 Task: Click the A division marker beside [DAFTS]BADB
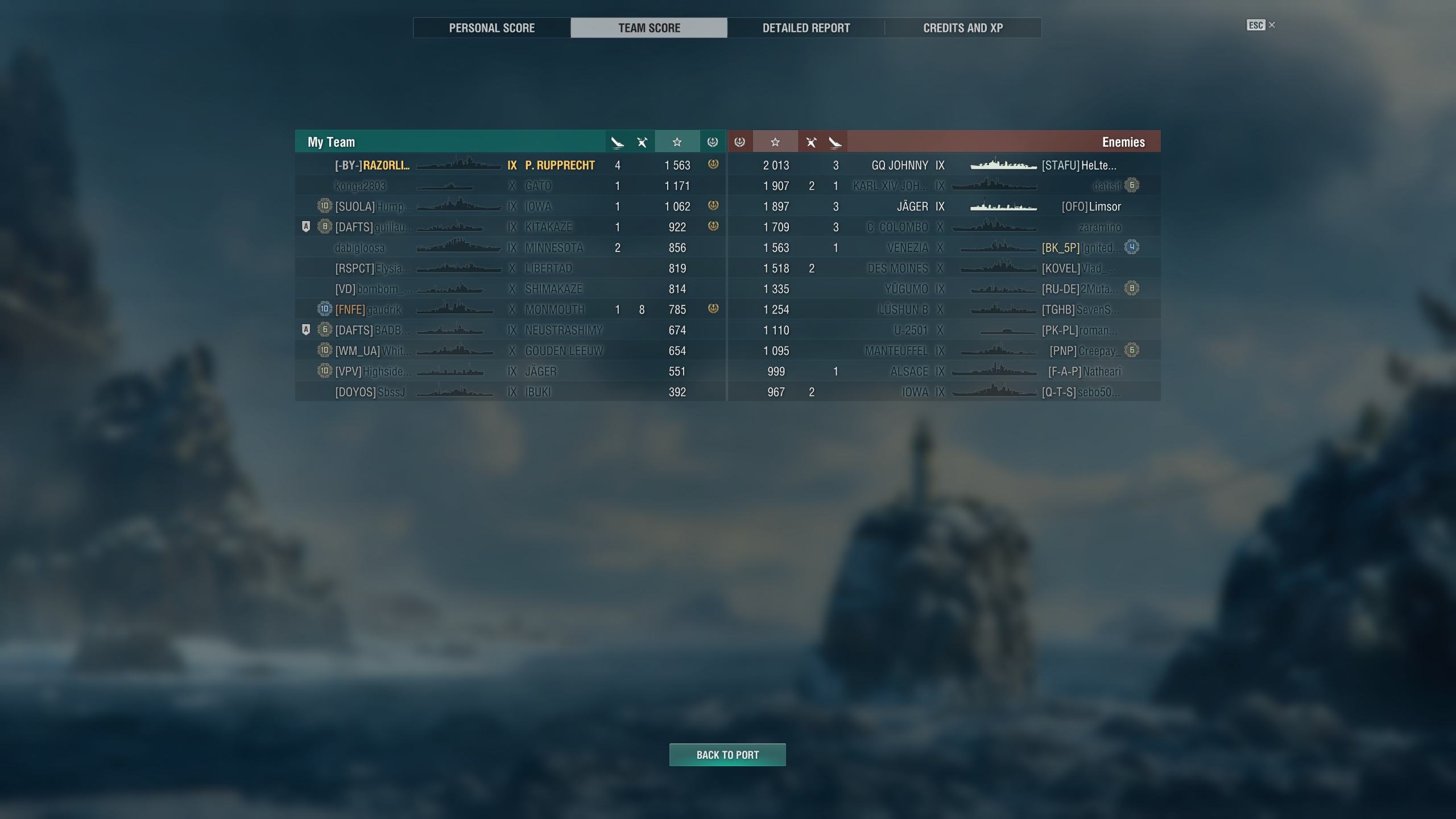coord(307,330)
